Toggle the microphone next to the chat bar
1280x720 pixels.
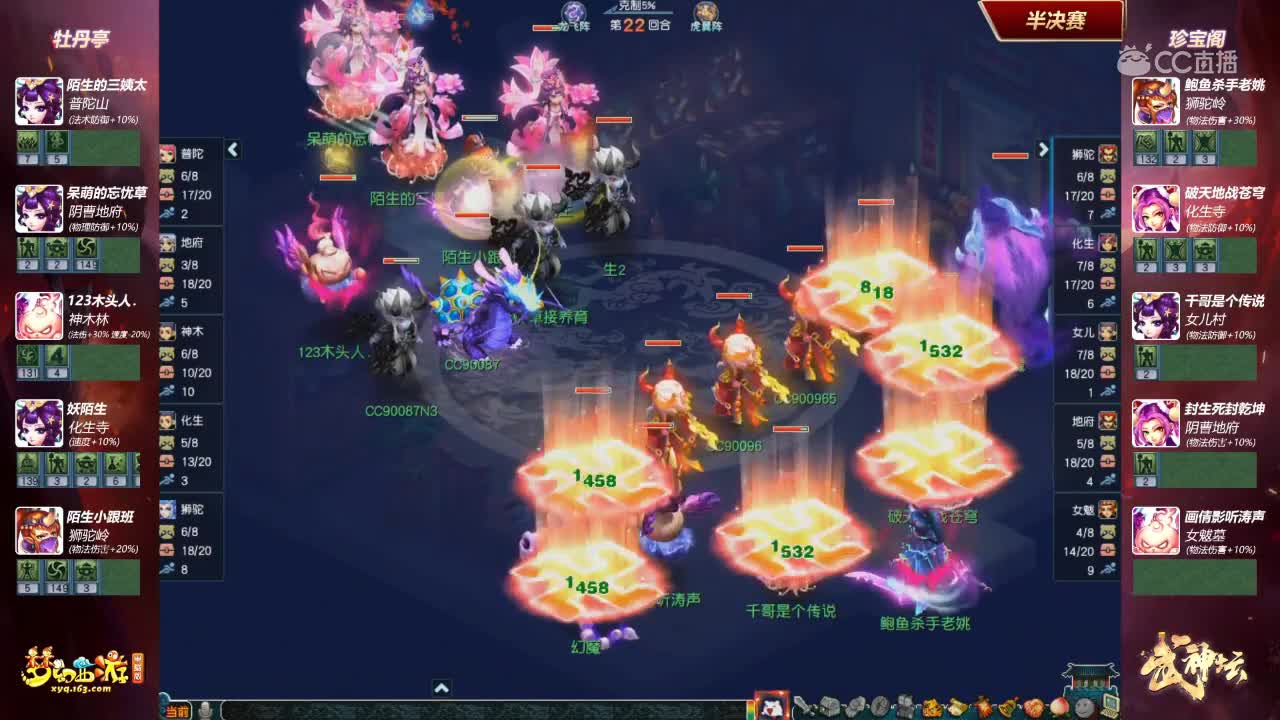pyautogui.click(x=205, y=712)
